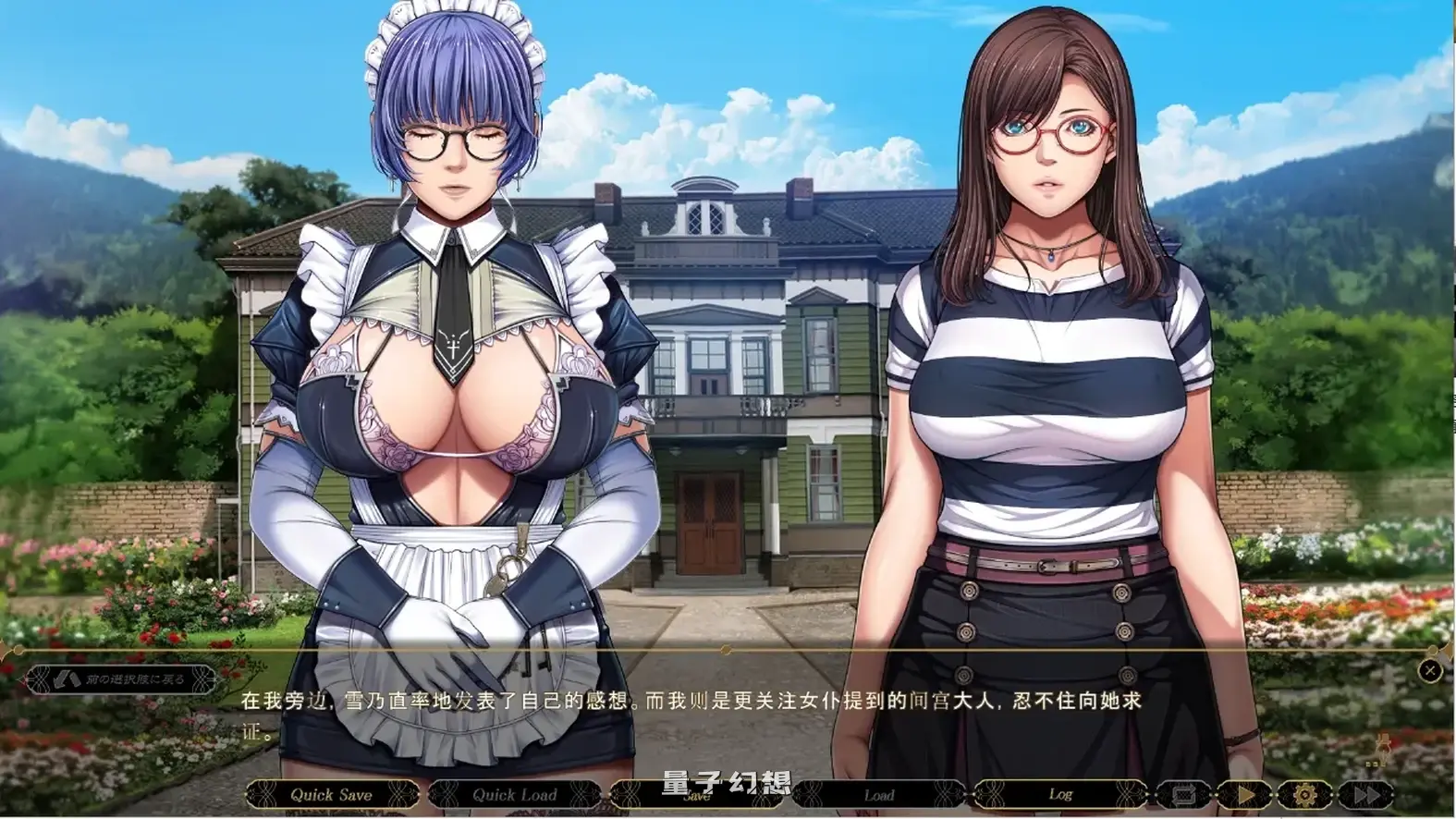Click the replay loop icon
The image size is (1456, 819).
pyautogui.click(x=1186, y=793)
